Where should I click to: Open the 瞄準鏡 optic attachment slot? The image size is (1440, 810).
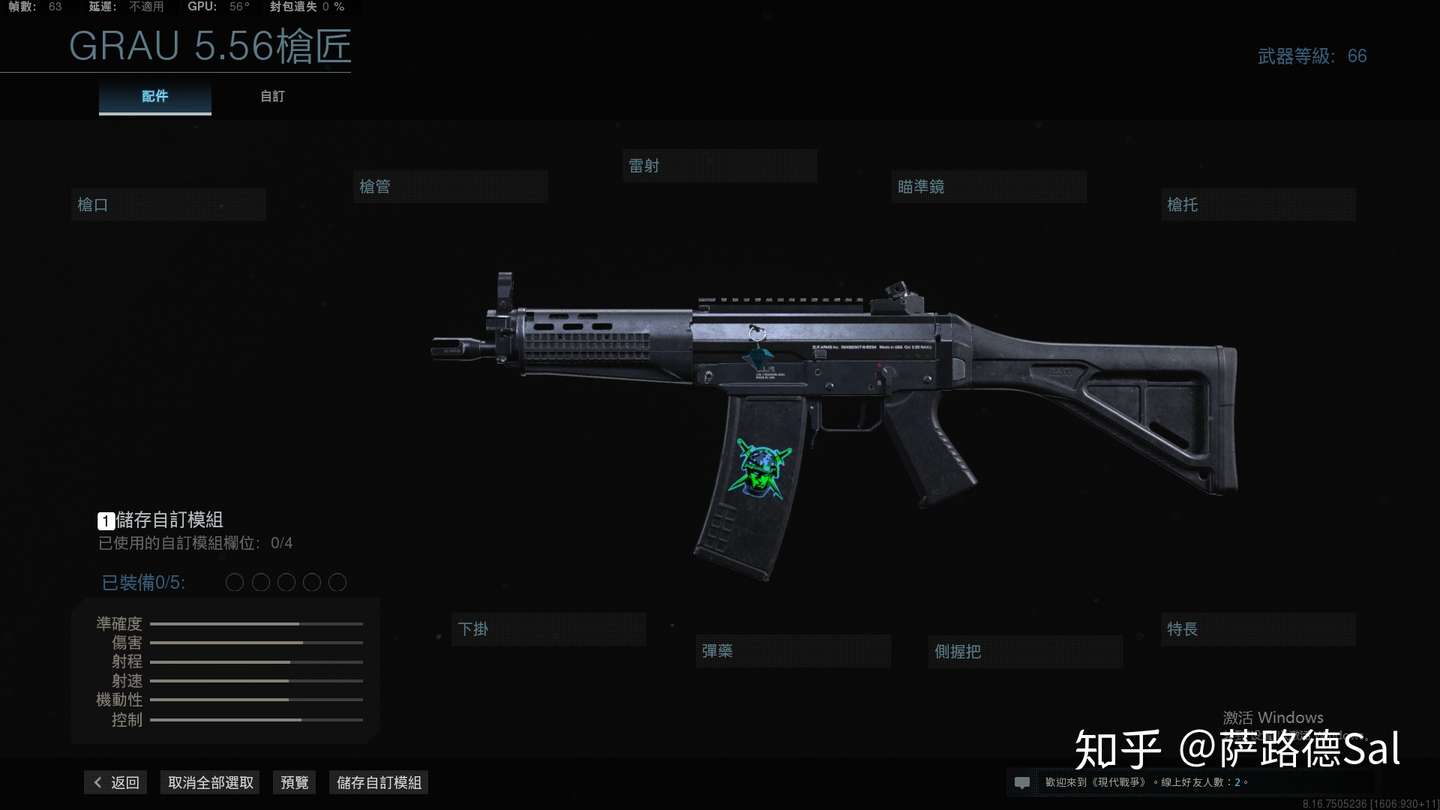pyautogui.click(x=988, y=186)
